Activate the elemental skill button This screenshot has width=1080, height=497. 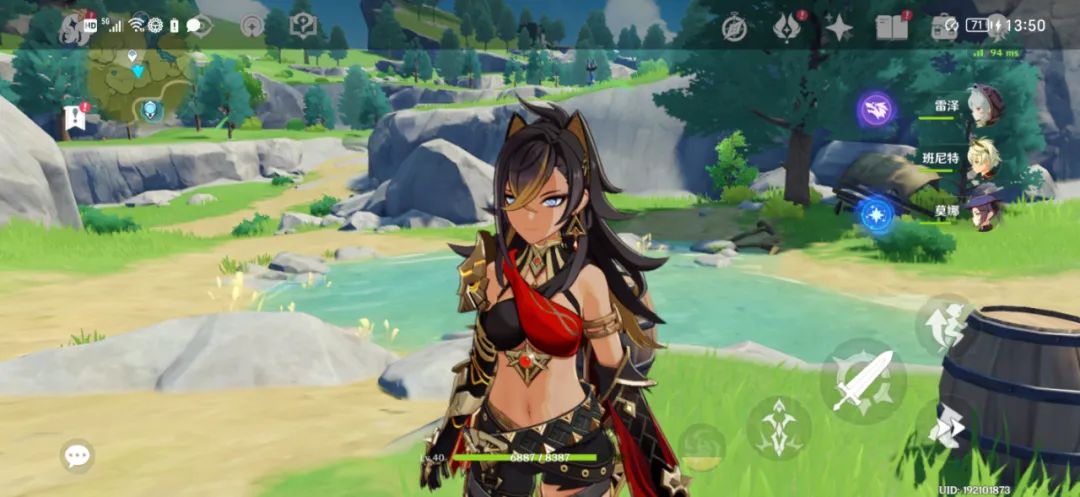point(778,428)
